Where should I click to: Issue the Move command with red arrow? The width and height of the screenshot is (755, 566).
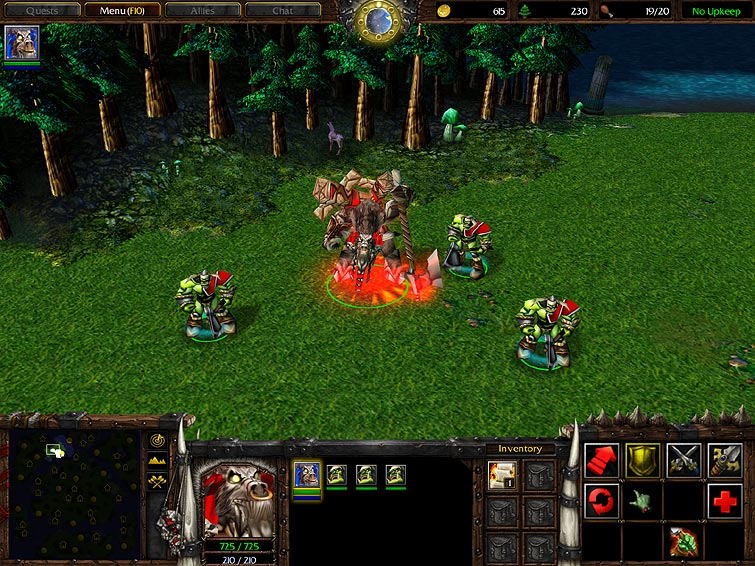601,460
